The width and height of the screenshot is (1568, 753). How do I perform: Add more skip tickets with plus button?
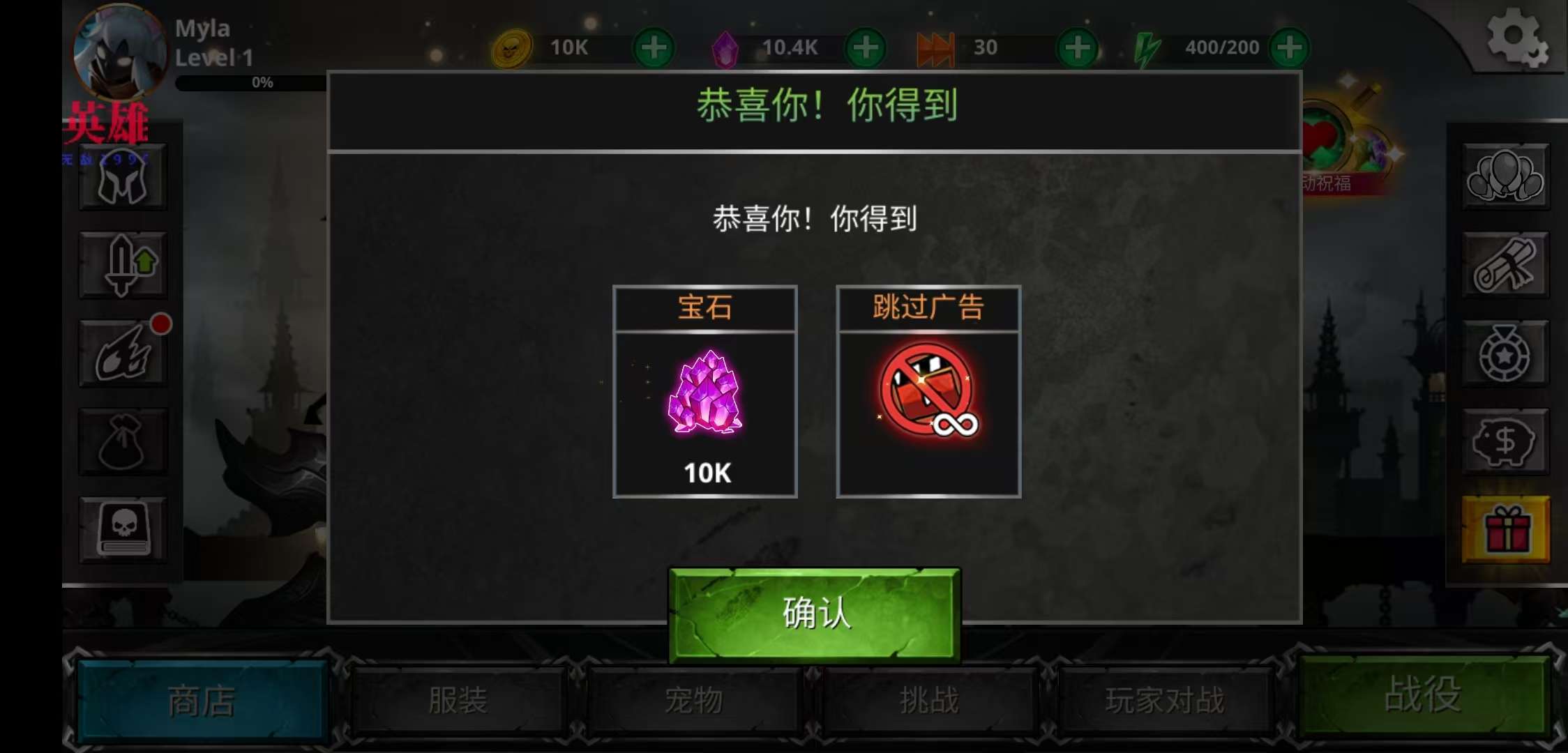click(1078, 48)
